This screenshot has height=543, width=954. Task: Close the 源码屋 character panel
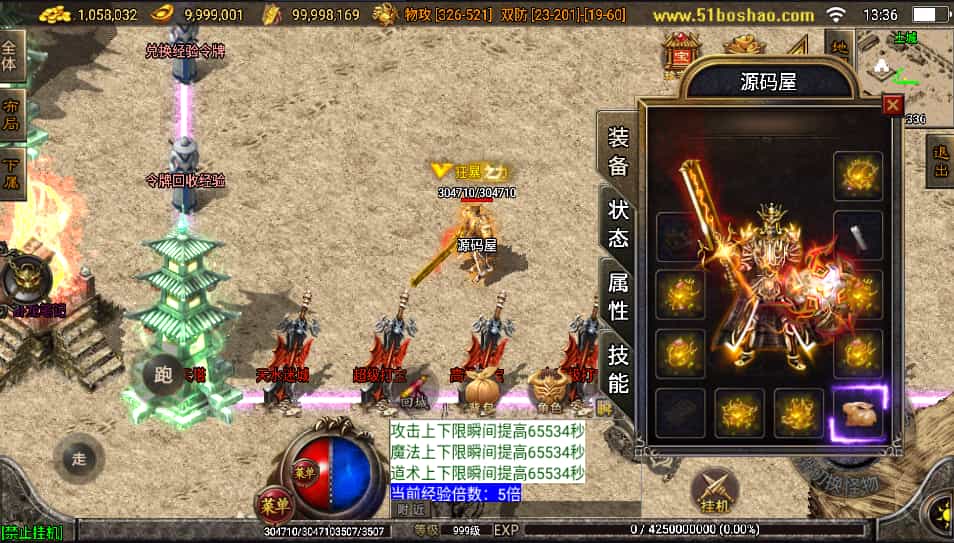893,105
